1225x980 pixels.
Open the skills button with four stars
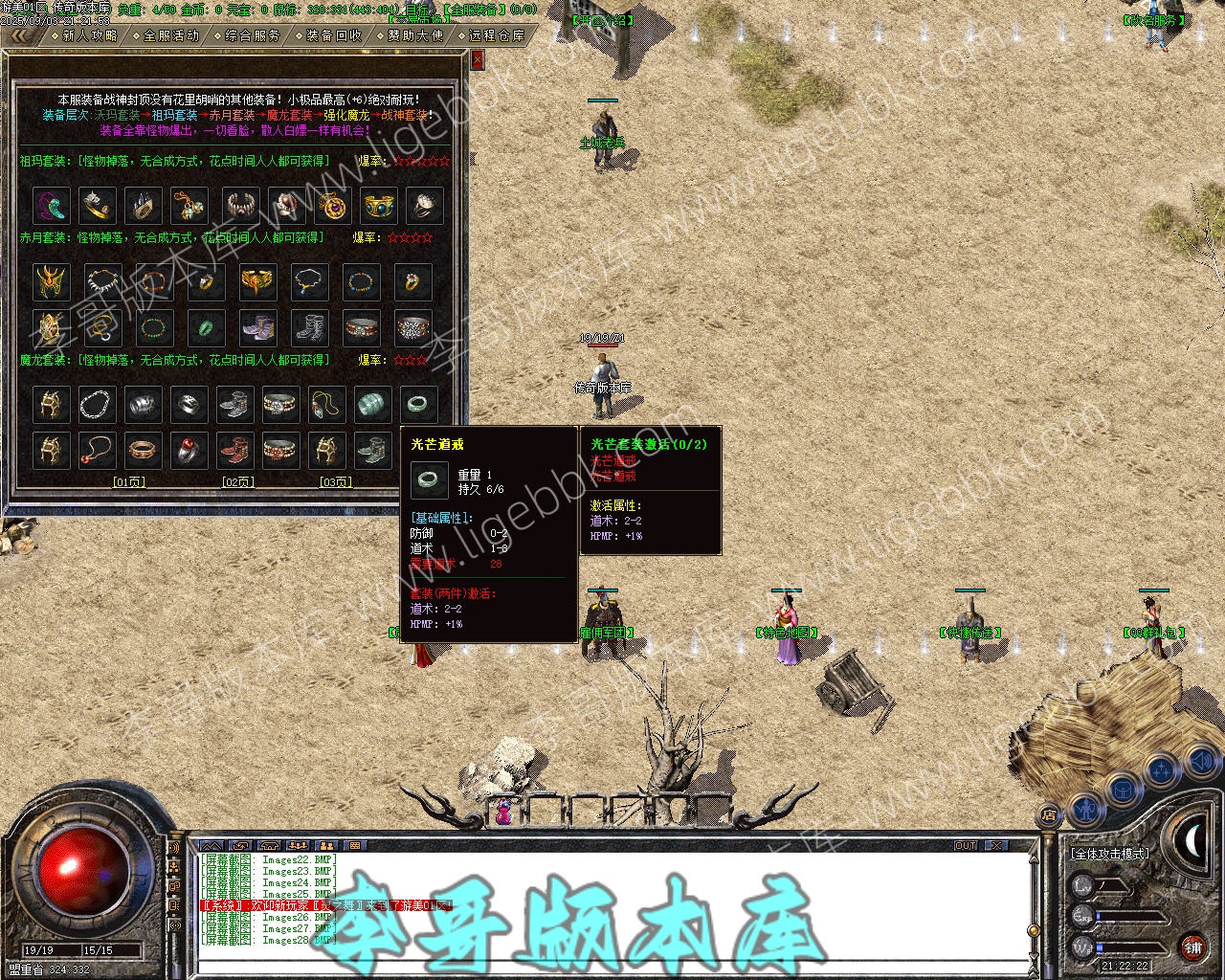[1162, 769]
